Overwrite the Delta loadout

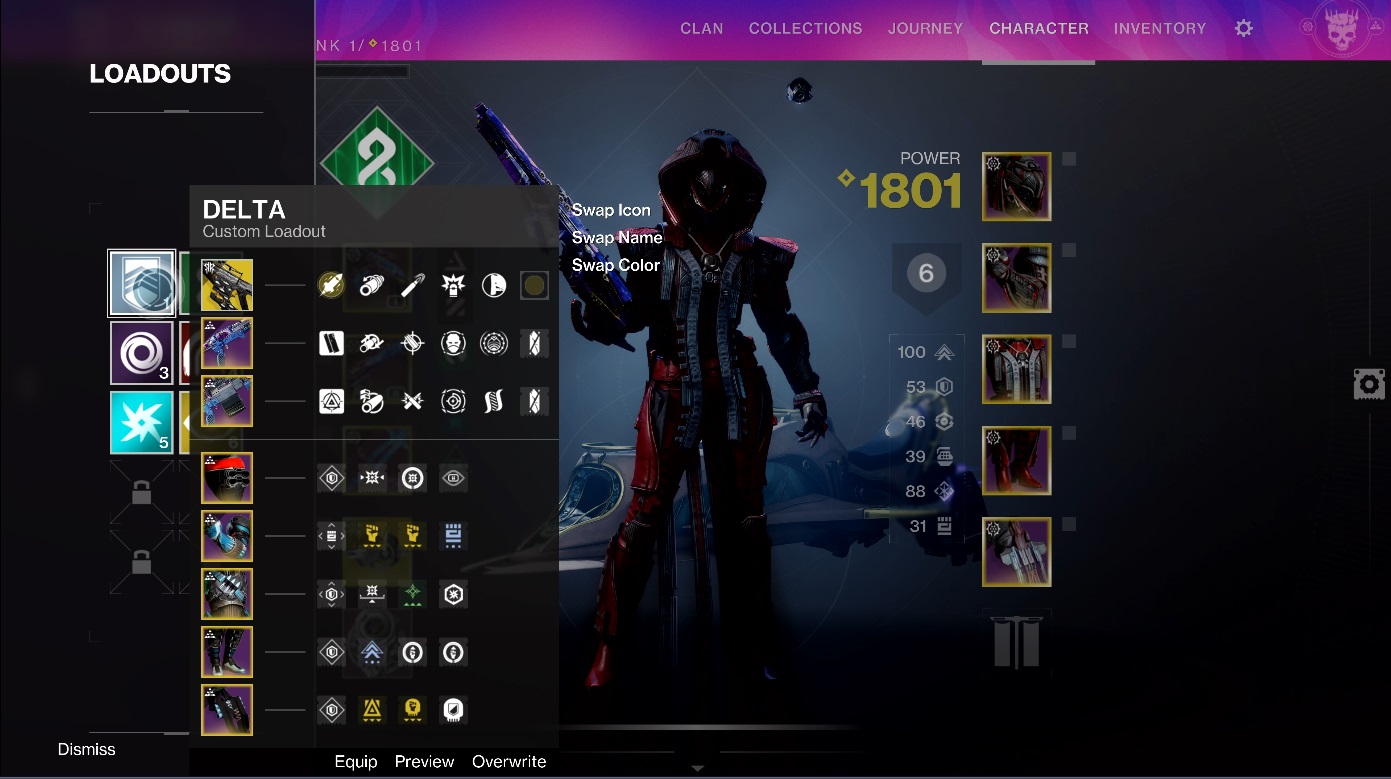(x=509, y=761)
